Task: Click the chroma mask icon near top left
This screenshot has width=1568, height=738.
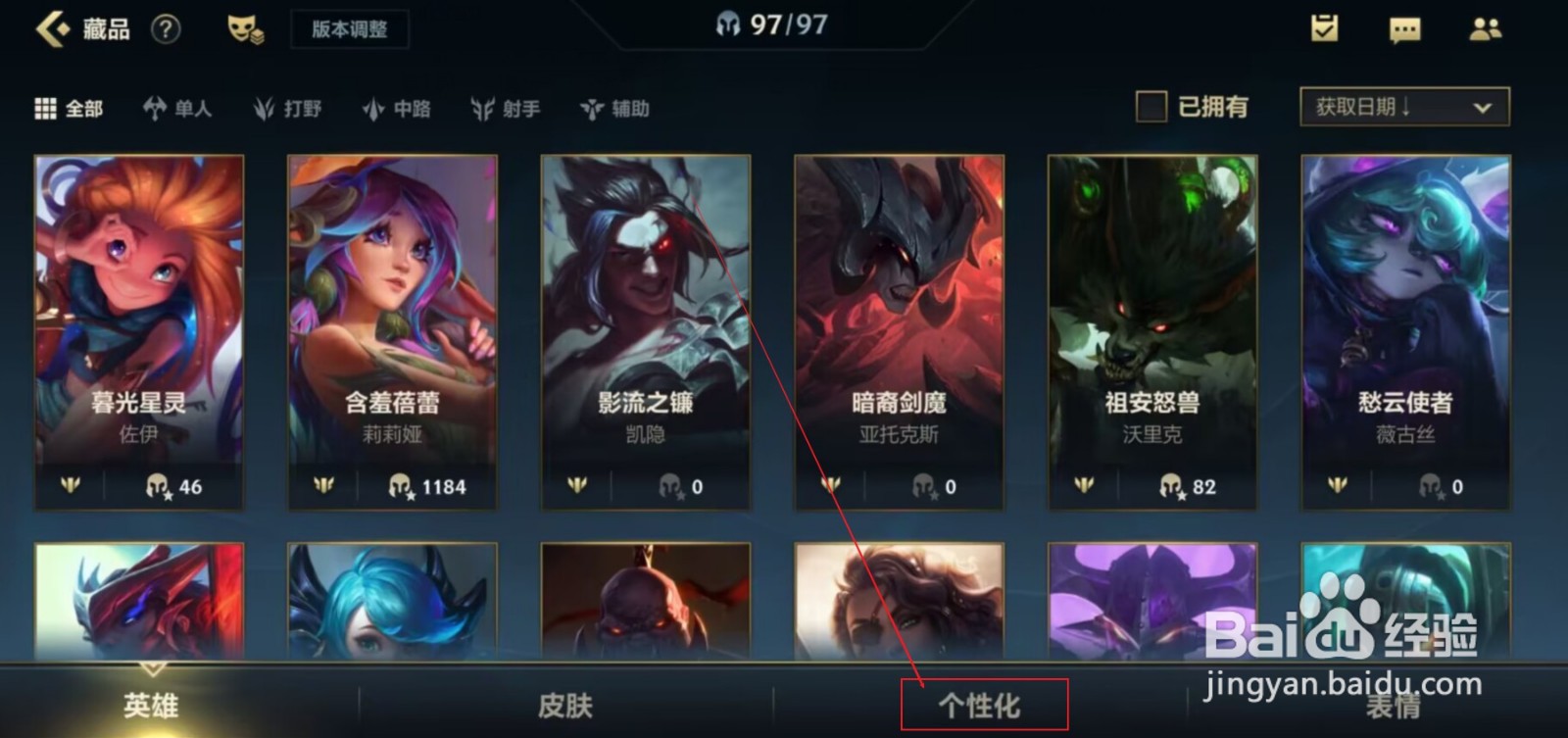Action: [x=247, y=29]
